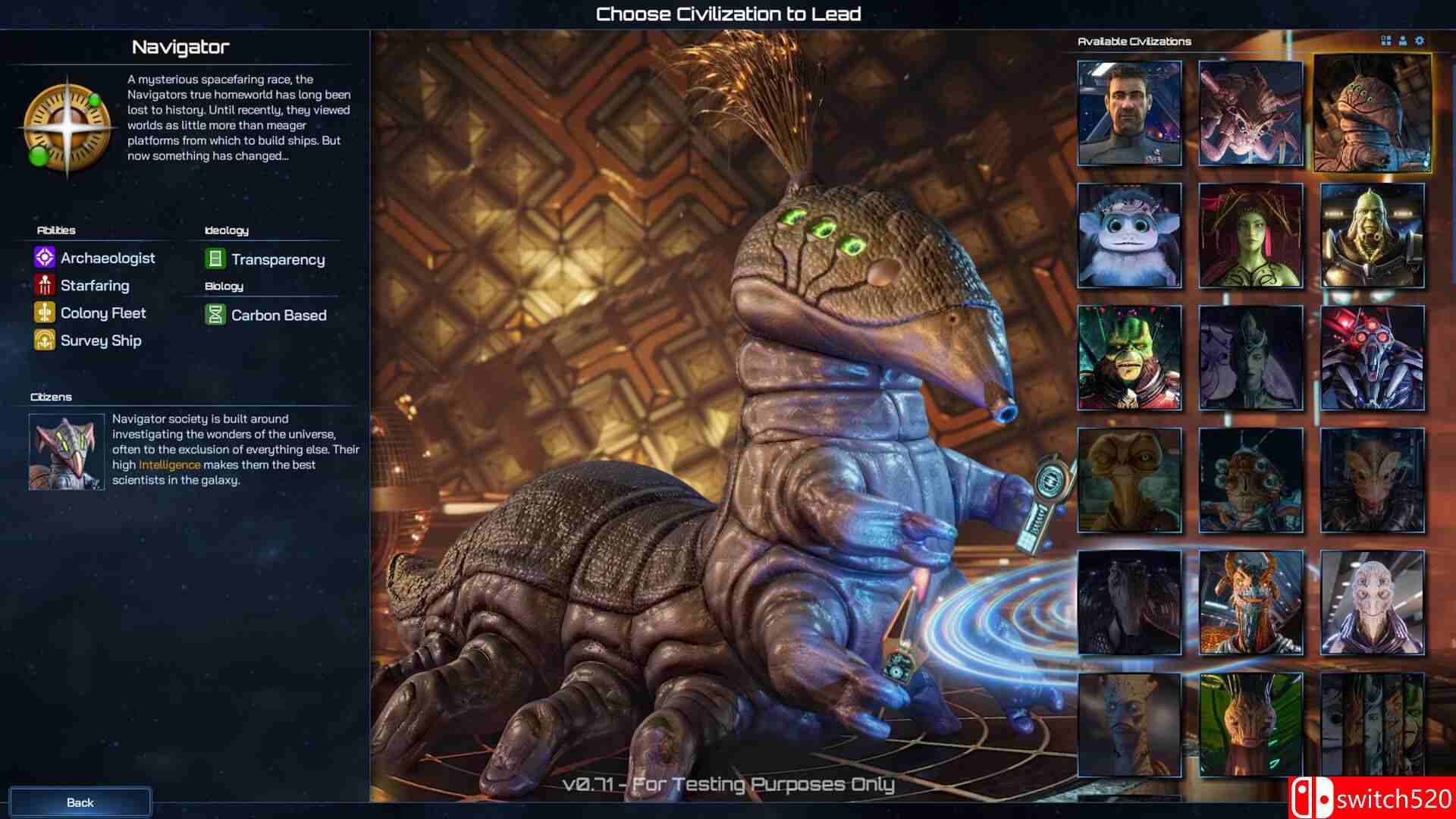Screen dimensions: 1456x819
Task: Select the green-skinned woman civilization
Action: pyautogui.click(x=1250, y=235)
